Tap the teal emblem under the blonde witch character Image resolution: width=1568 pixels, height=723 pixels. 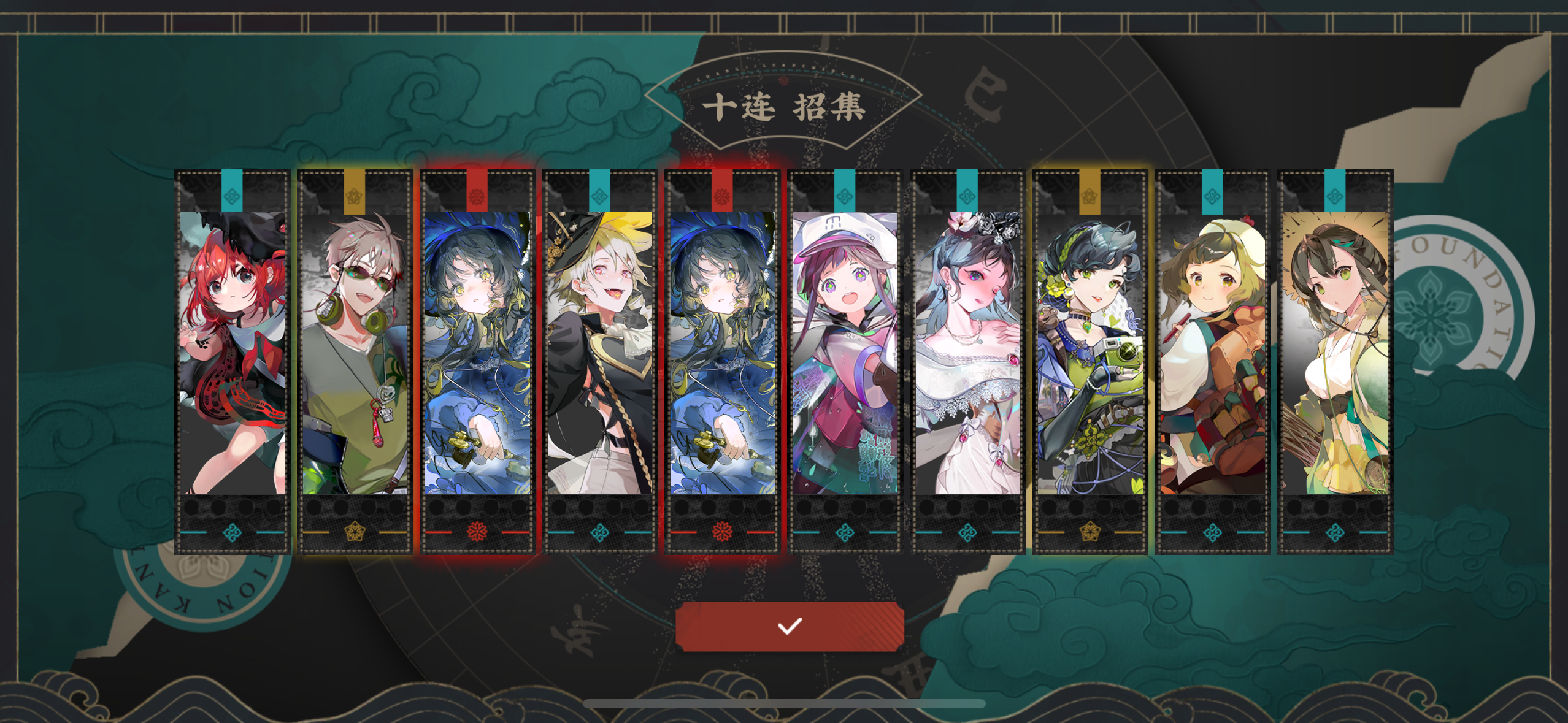[599, 534]
